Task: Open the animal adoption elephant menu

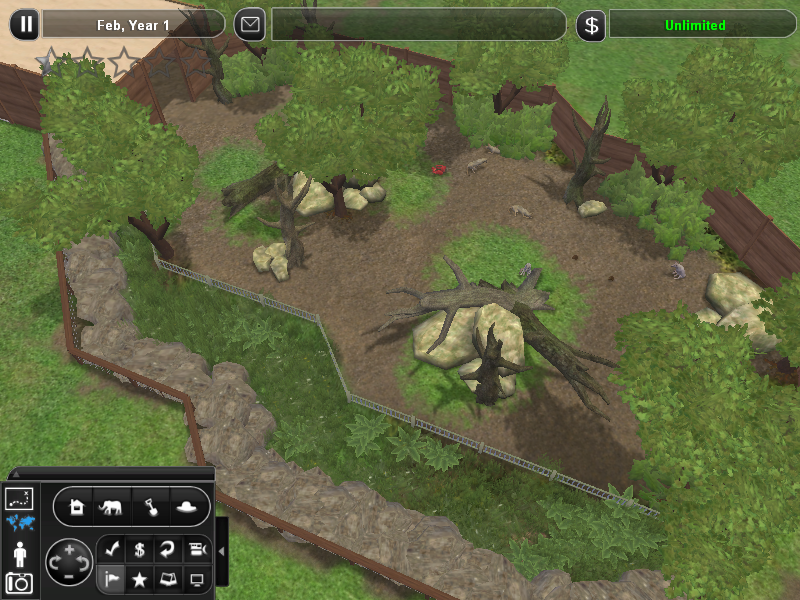Action: pyautogui.click(x=111, y=507)
